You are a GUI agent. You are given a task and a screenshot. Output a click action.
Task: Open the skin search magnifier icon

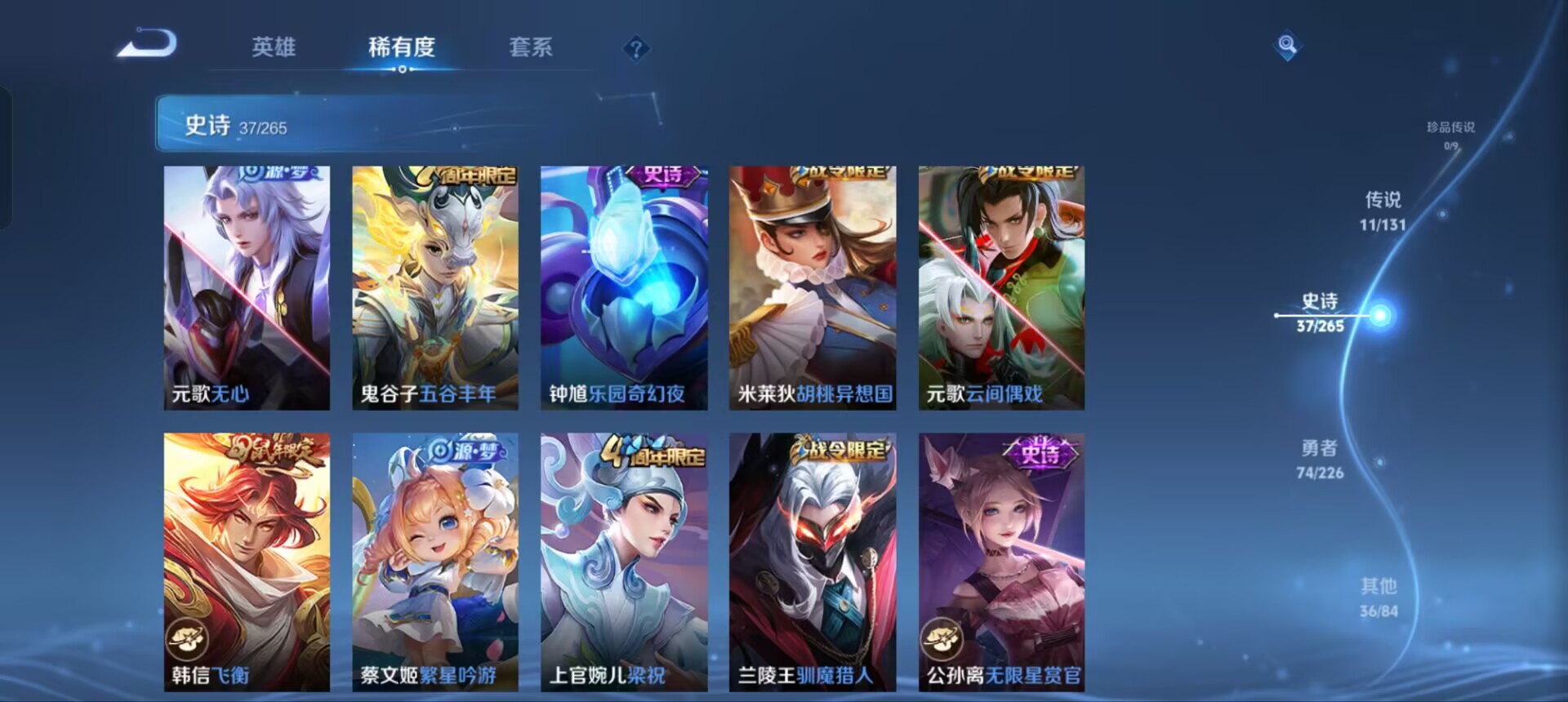point(1287,47)
